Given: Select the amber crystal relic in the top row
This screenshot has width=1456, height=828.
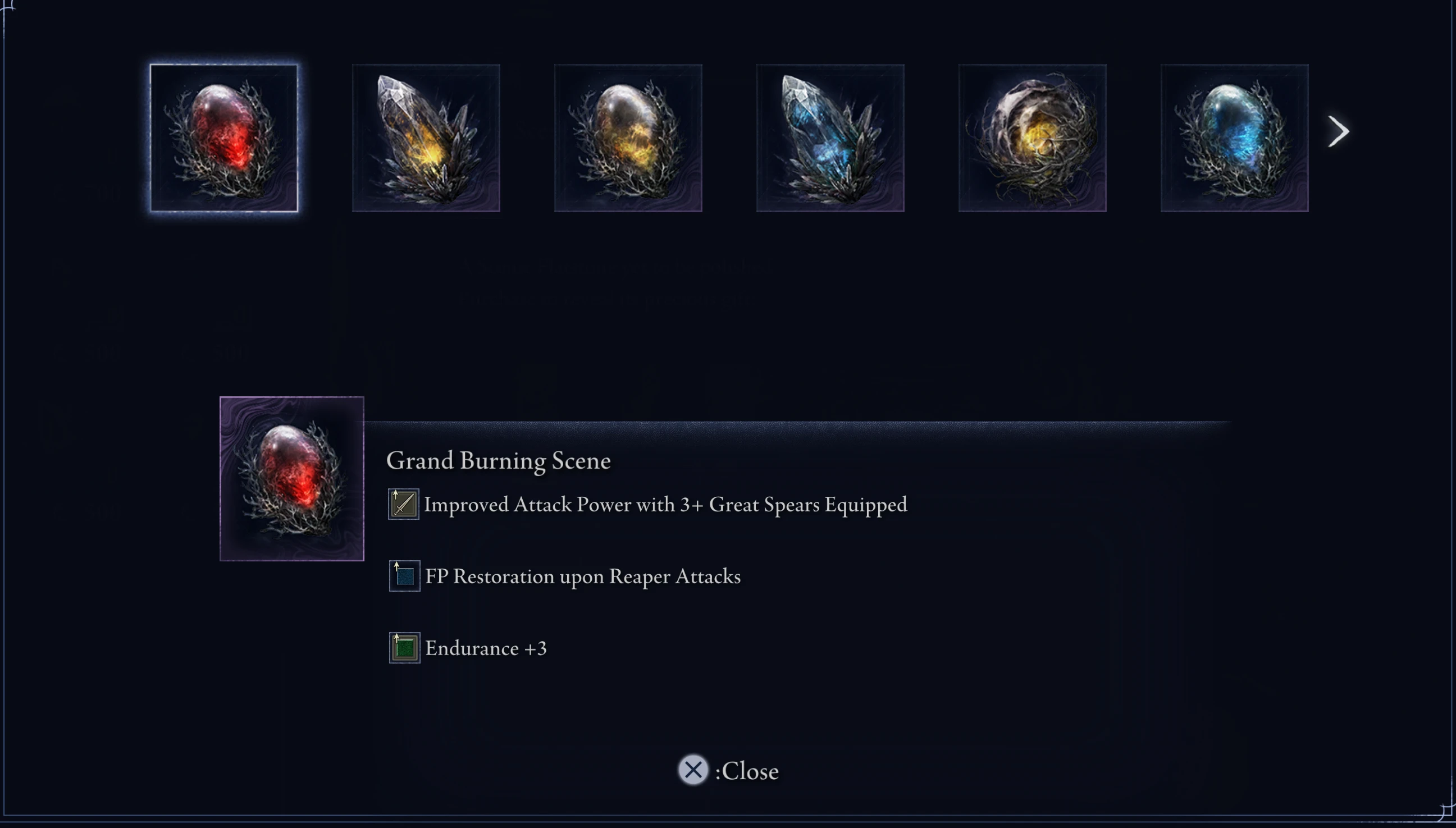Looking at the screenshot, I should pyautogui.click(x=426, y=137).
